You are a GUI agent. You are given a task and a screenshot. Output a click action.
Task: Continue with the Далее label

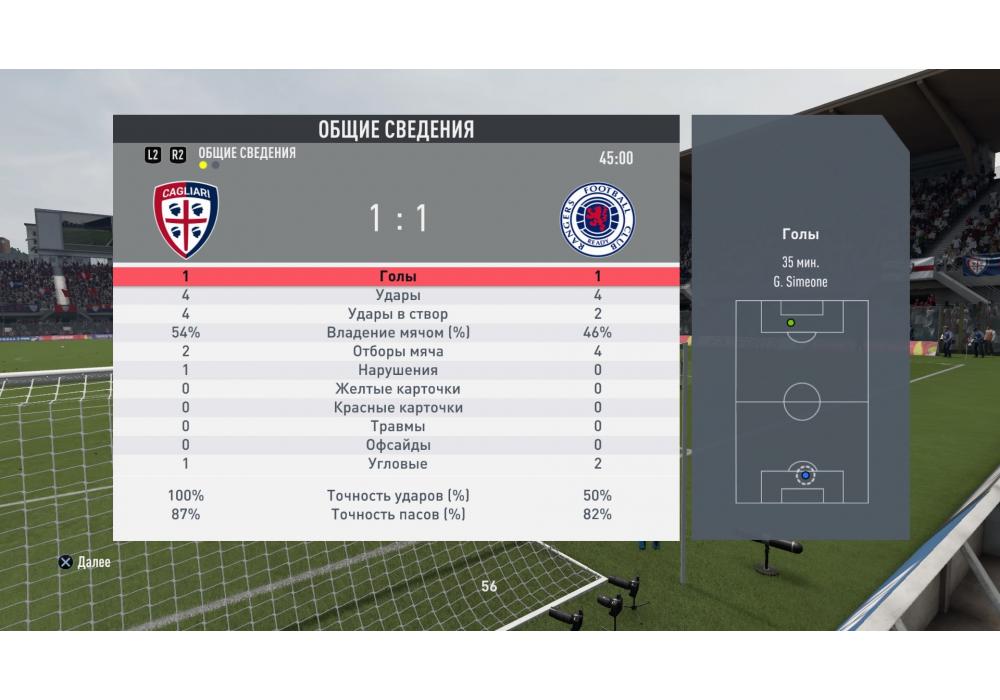tap(93, 563)
